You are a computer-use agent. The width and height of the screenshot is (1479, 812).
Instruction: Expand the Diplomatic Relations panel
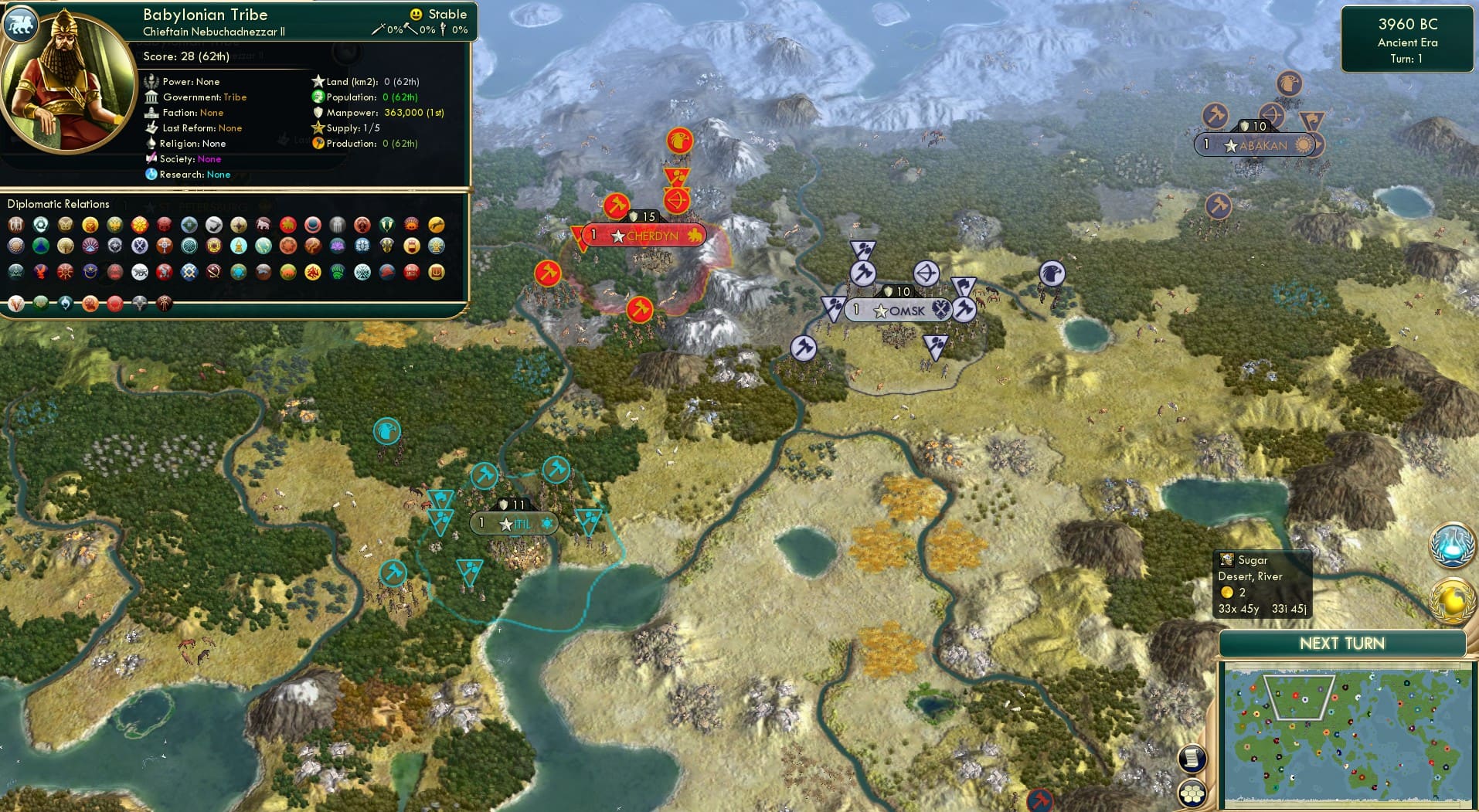[x=58, y=204]
